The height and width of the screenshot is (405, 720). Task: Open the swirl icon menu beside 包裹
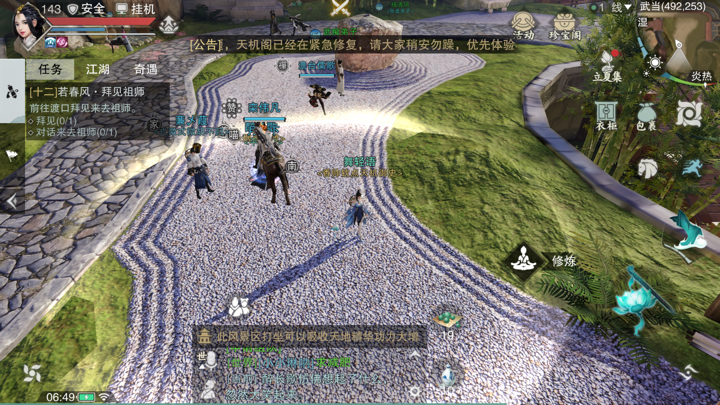(x=688, y=114)
